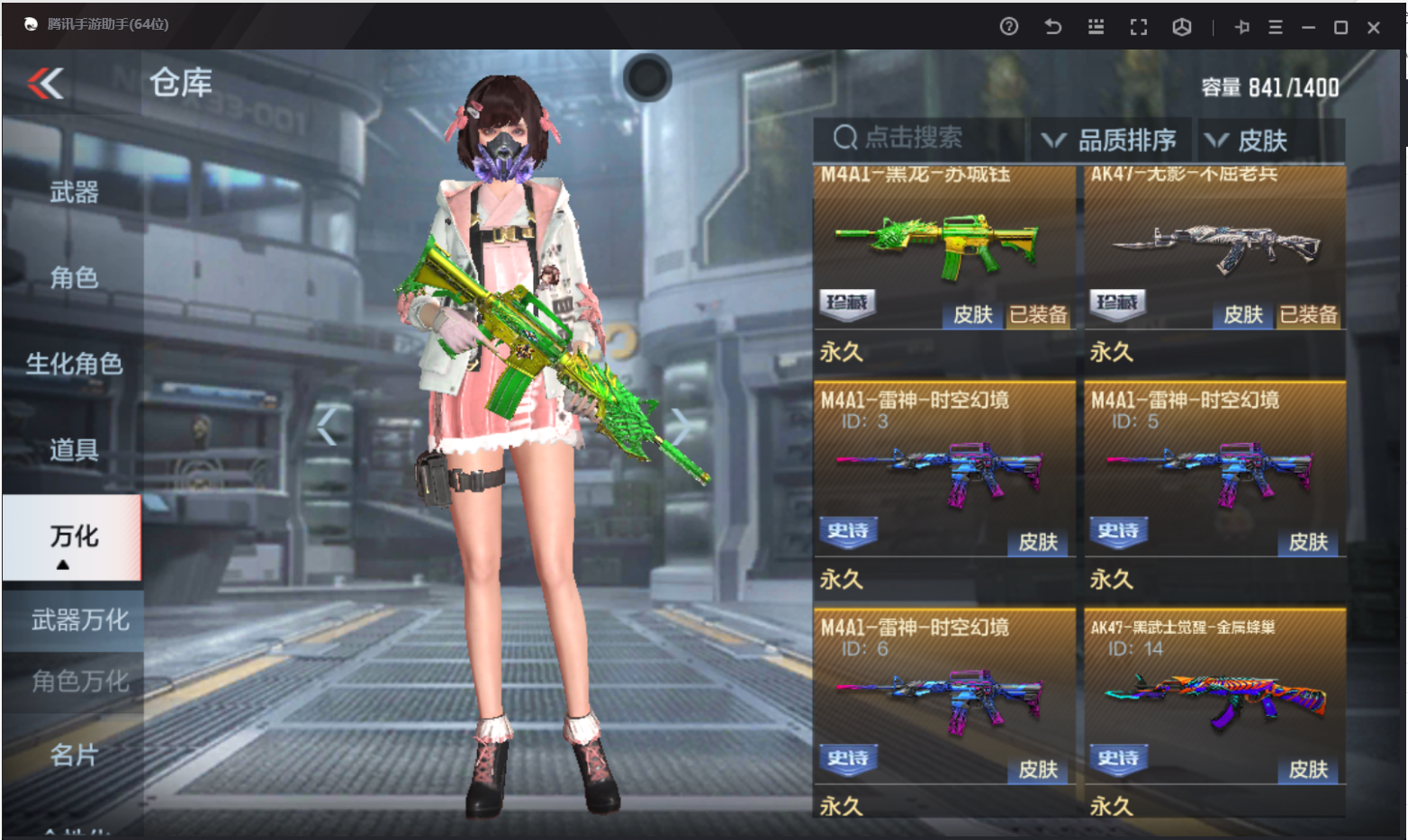
Task: Pick the M4A1-雷神 skin with ID 6
Action: [x=943, y=700]
